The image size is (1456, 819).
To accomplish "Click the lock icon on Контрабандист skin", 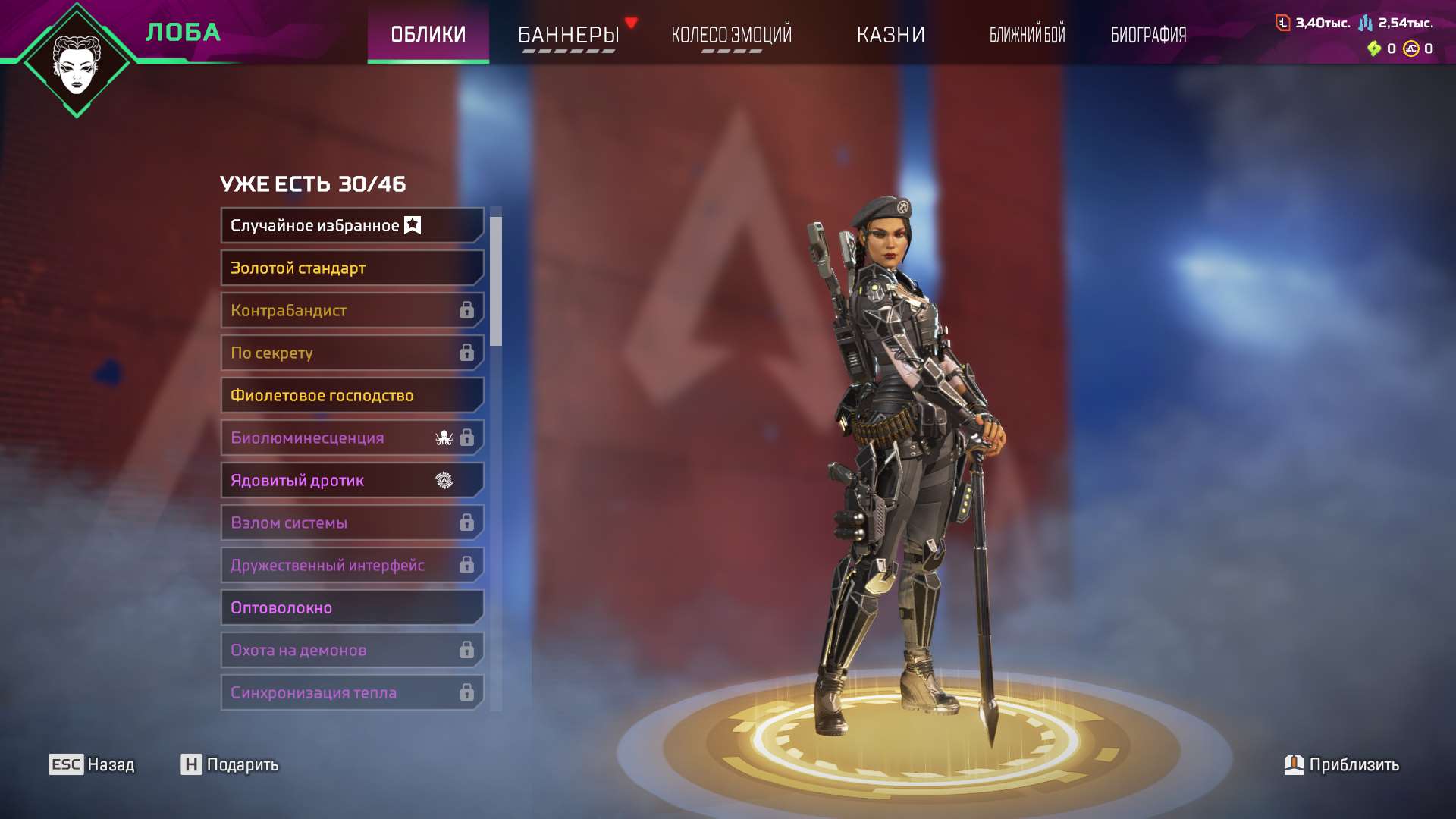I will click(x=466, y=310).
